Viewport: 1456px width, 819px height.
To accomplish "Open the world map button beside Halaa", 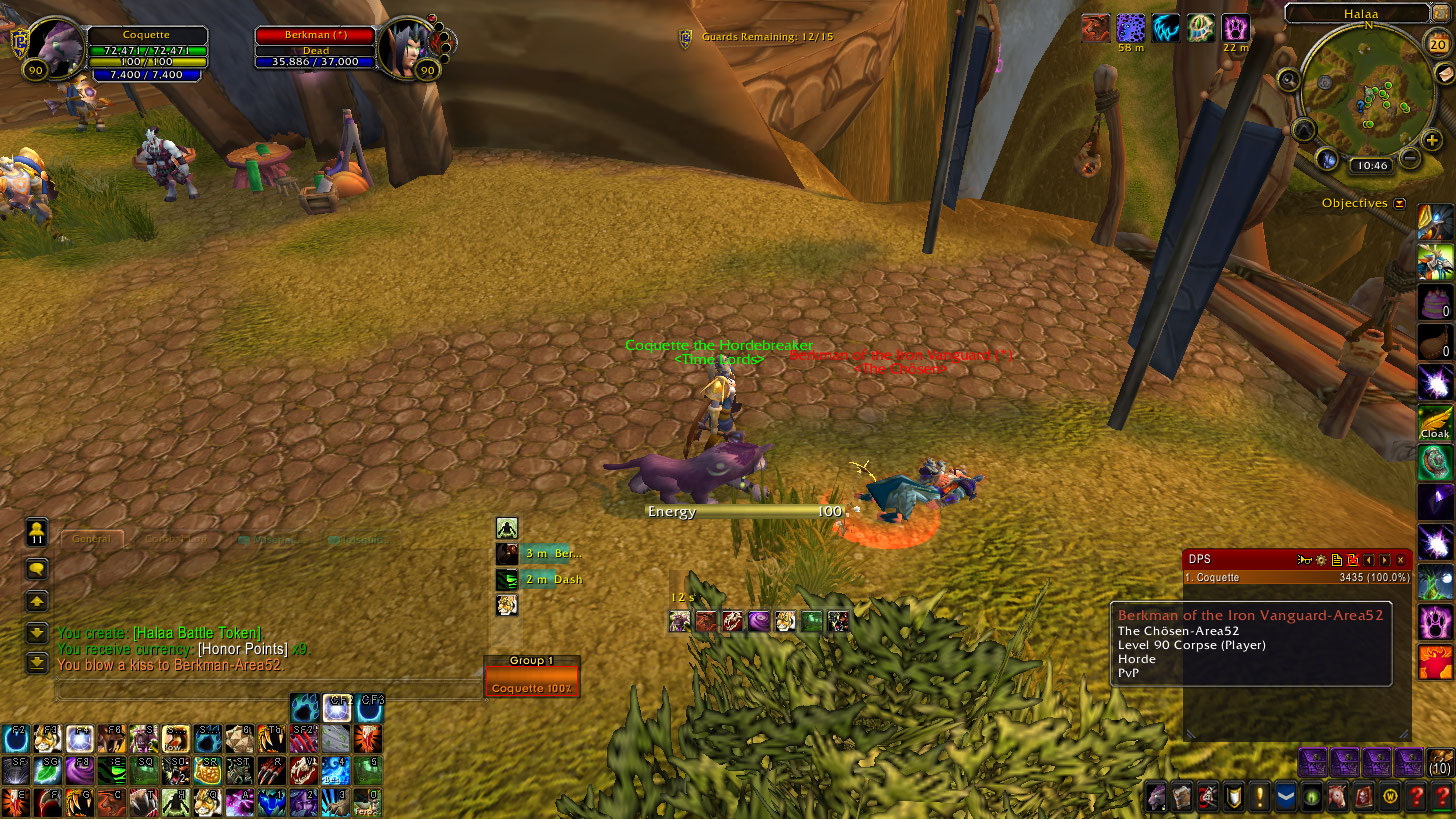I will pyautogui.click(x=1440, y=13).
